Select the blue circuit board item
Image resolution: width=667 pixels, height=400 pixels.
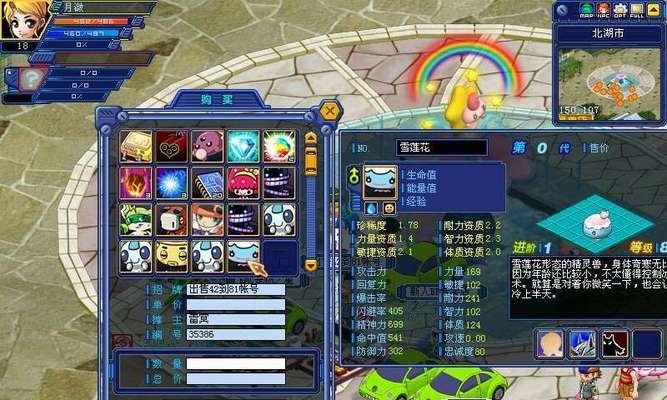point(207,183)
